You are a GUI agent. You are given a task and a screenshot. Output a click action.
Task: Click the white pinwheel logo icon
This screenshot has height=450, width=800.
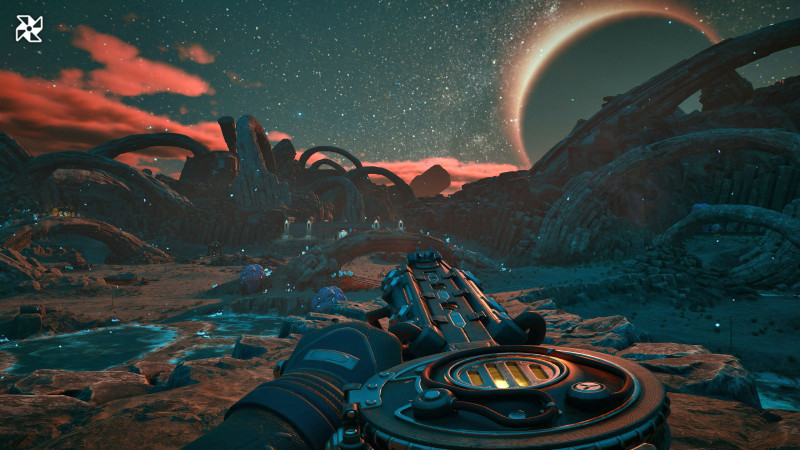click(29, 29)
